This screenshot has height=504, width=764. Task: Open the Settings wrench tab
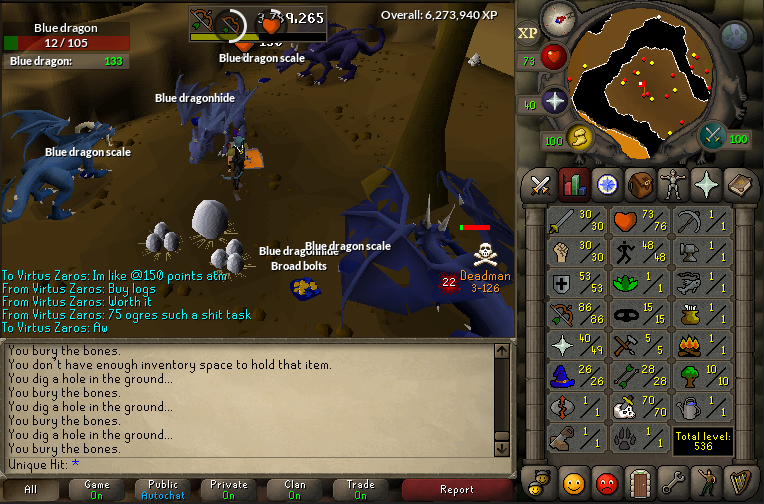[670, 481]
